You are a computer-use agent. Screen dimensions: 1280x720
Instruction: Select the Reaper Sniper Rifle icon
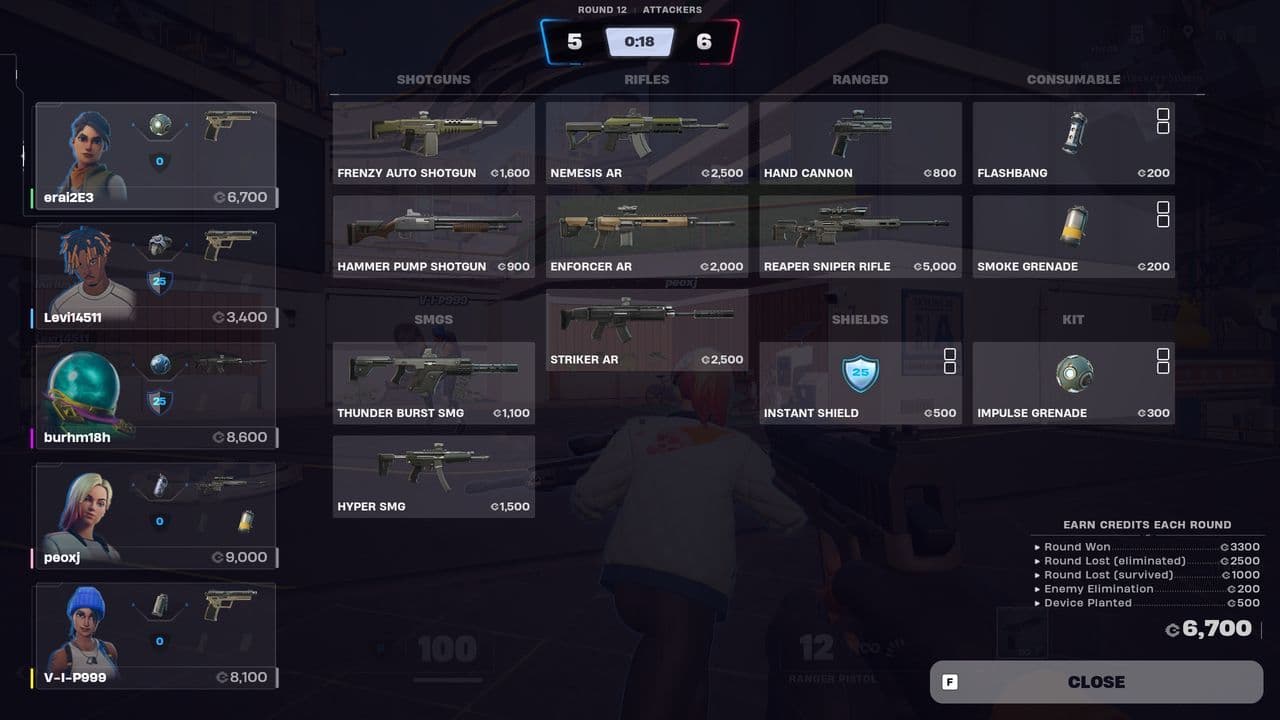[860, 228]
